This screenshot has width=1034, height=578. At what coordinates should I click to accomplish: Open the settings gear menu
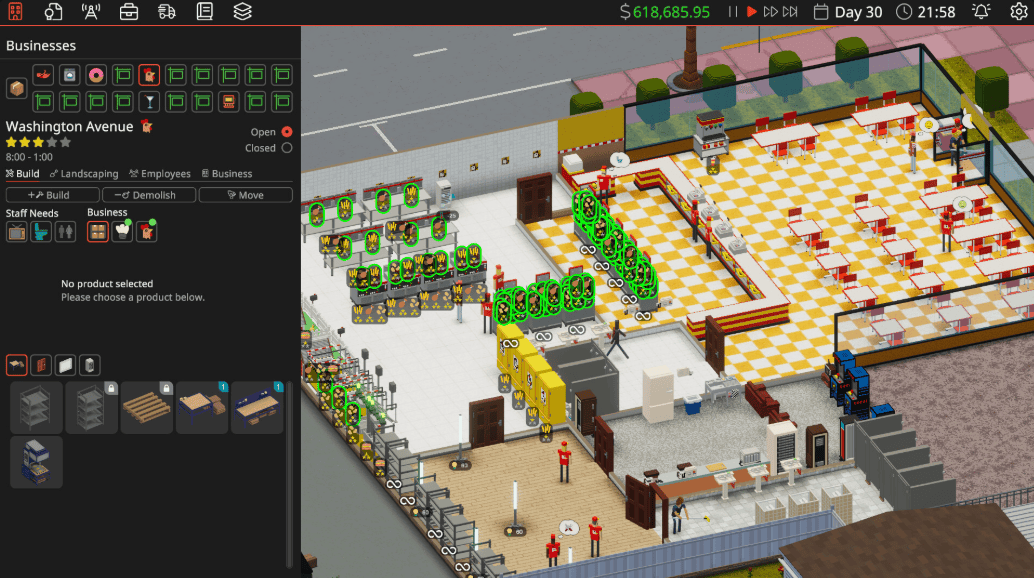point(1017,12)
